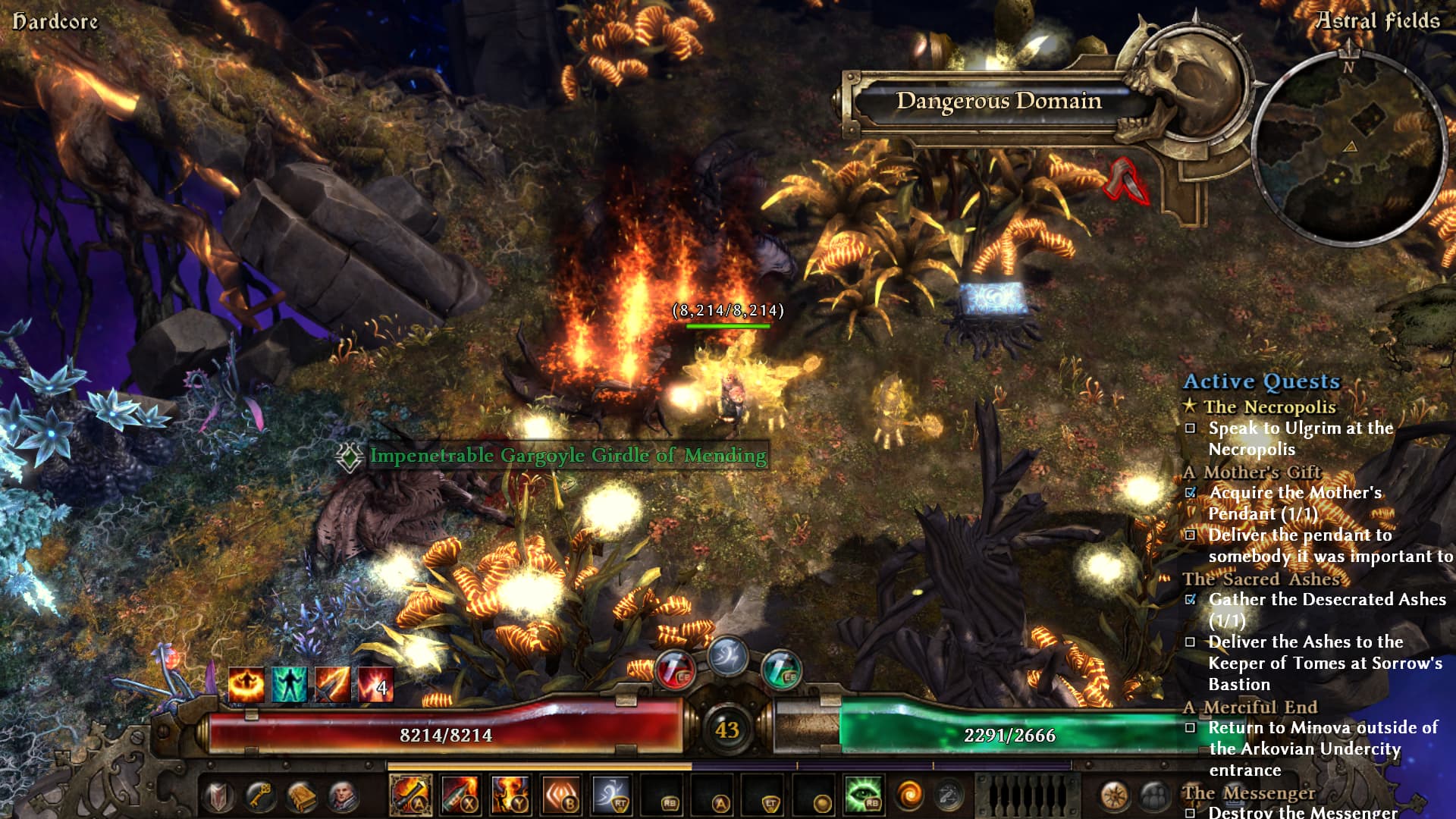The image size is (1456, 819).
Task: Open the circular minimap
Action: tap(1349, 148)
